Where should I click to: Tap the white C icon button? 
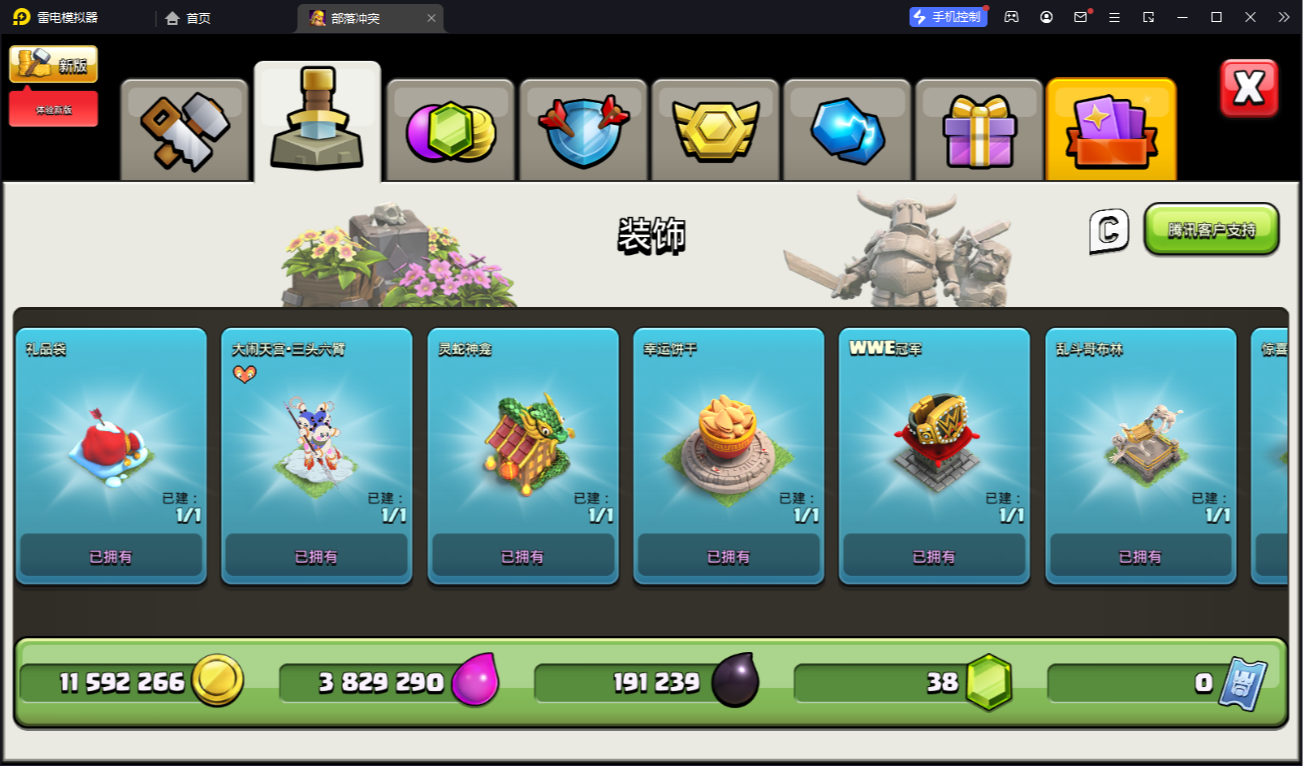1108,231
